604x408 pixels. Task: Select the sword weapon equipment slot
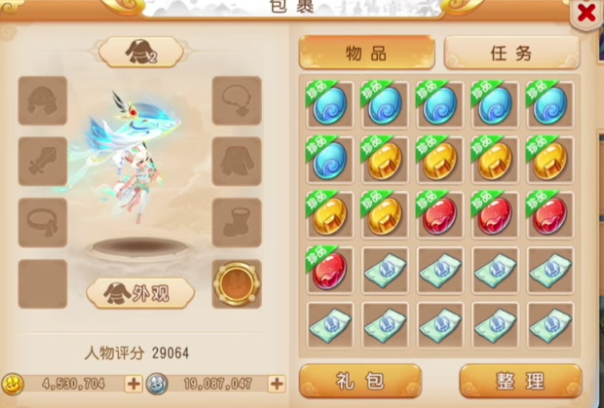(43, 162)
